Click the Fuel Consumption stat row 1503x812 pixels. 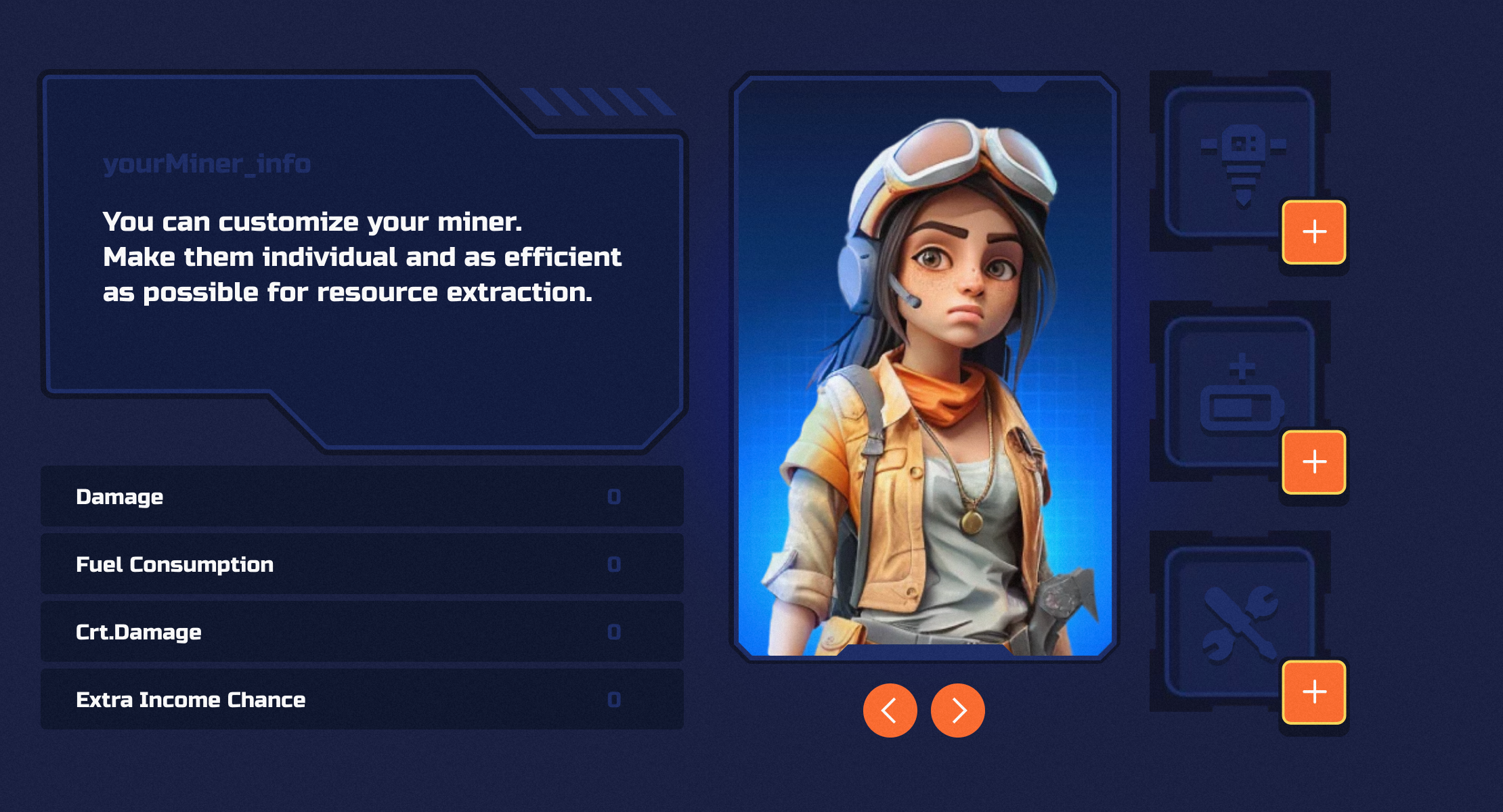362,564
